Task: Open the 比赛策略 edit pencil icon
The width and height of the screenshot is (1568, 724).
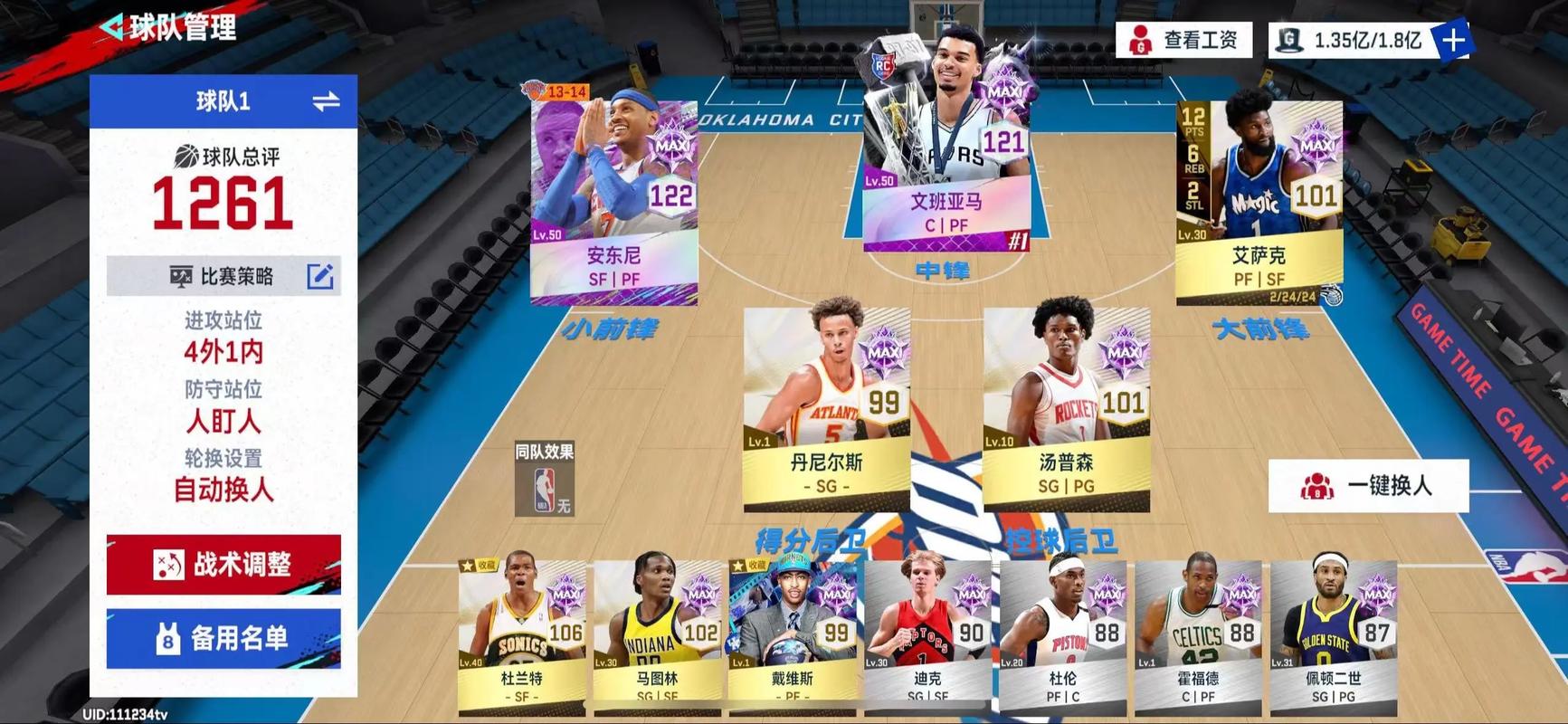Action: tap(318, 276)
